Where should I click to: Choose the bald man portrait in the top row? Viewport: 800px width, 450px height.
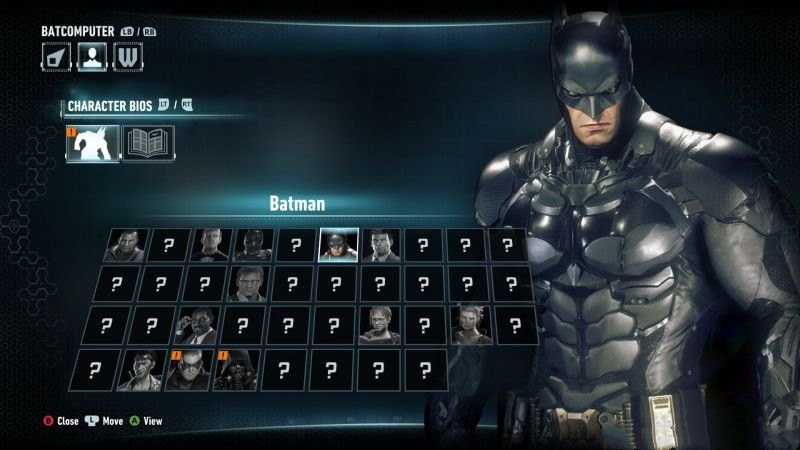point(125,245)
